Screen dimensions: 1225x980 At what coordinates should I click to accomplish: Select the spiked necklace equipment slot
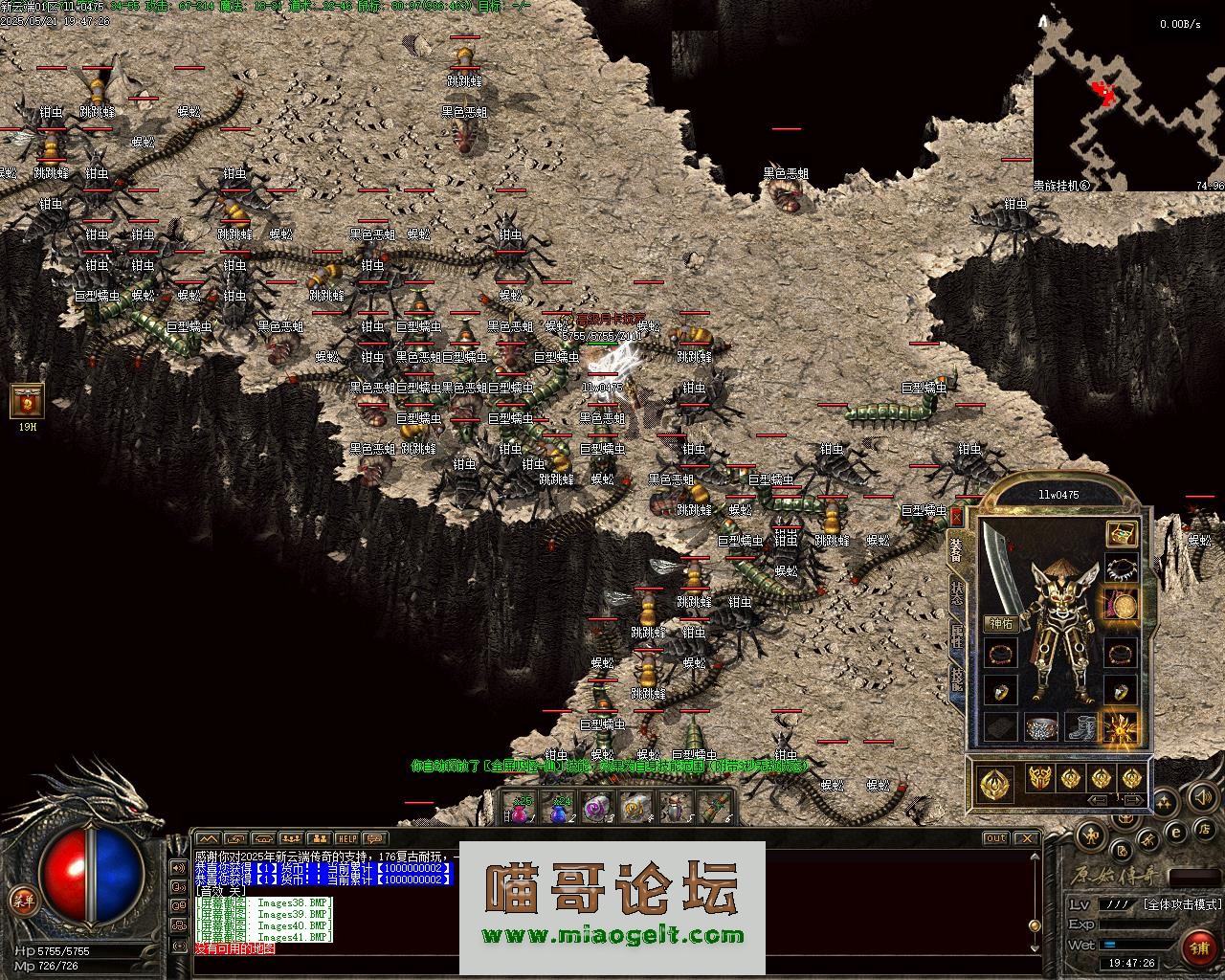[x=1121, y=568]
